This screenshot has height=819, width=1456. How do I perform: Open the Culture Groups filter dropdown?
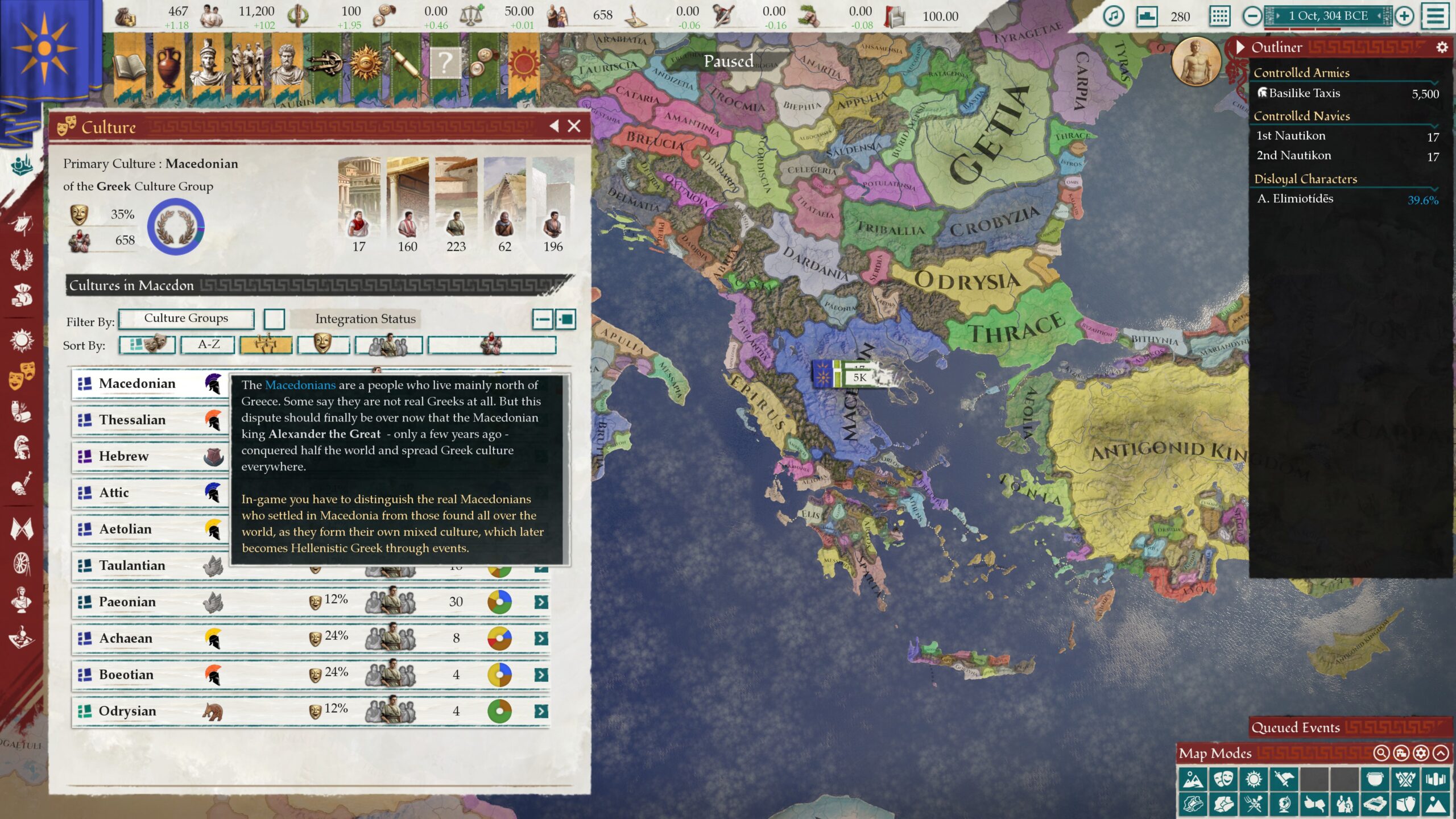(186, 318)
